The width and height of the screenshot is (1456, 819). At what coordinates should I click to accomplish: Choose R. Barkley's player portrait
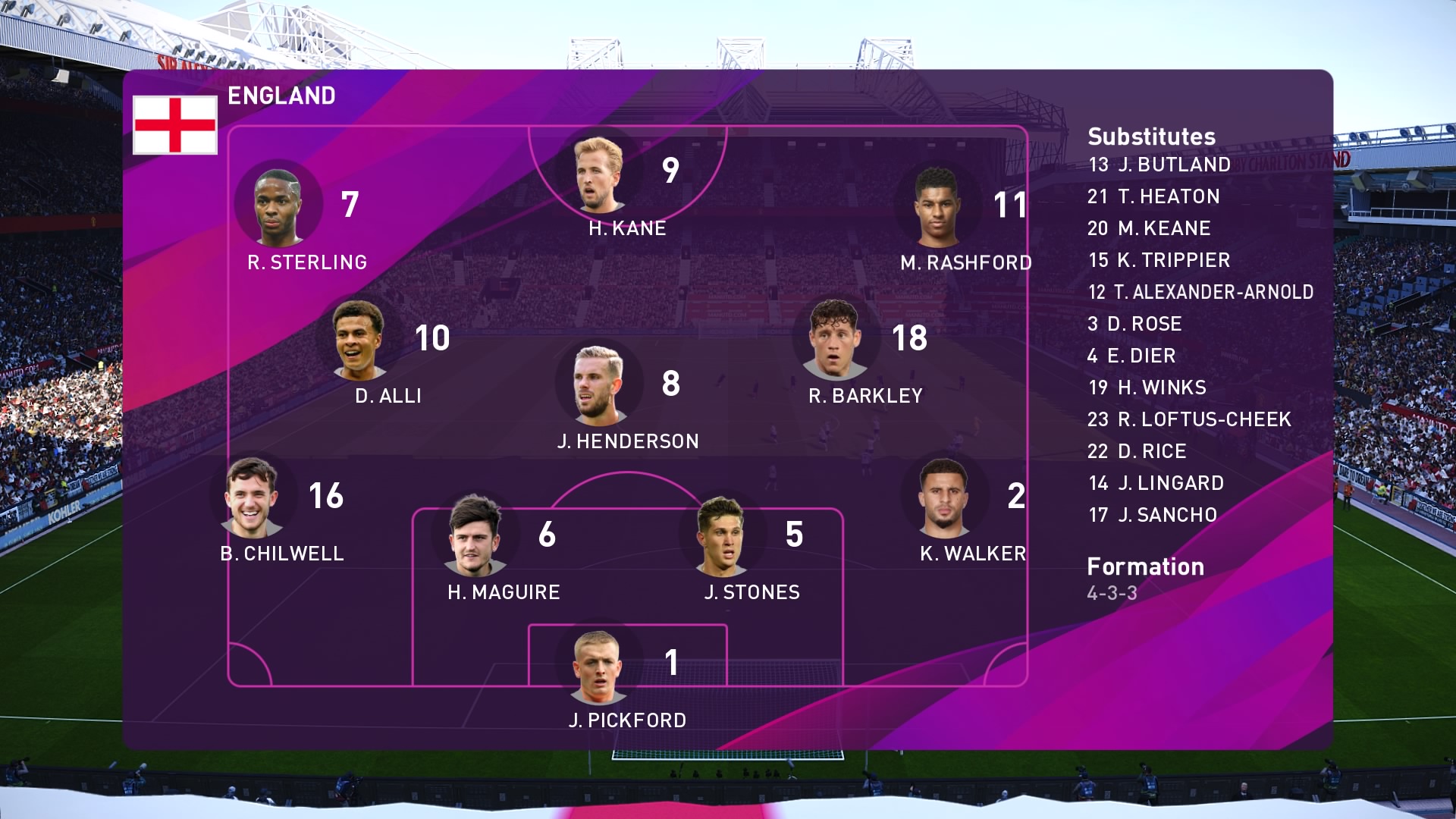(x=835, y=340)
